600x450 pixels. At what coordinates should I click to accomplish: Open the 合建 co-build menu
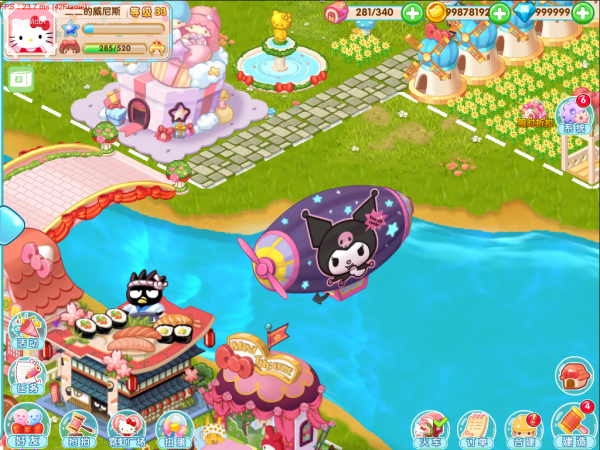pyautogui.click(x=524, y=427)
